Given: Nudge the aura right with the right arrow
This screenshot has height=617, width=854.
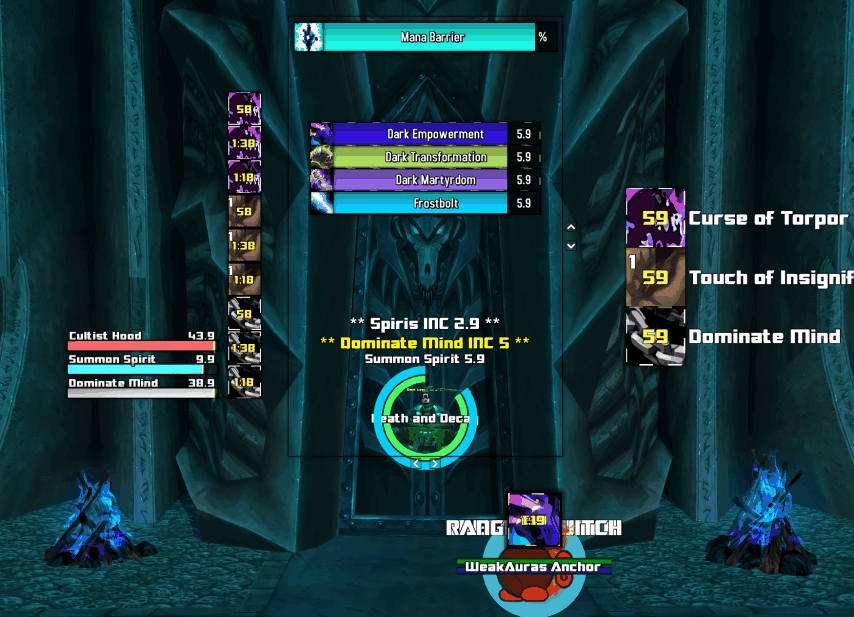Looking at the screenshot, I should click(435, 463).
